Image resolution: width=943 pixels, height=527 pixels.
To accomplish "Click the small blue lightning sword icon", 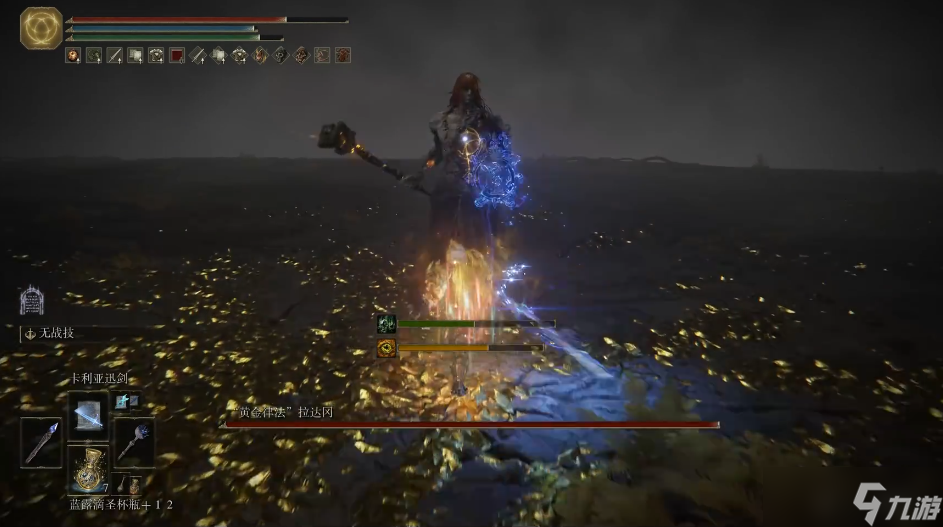I will [x=124, y=401].
